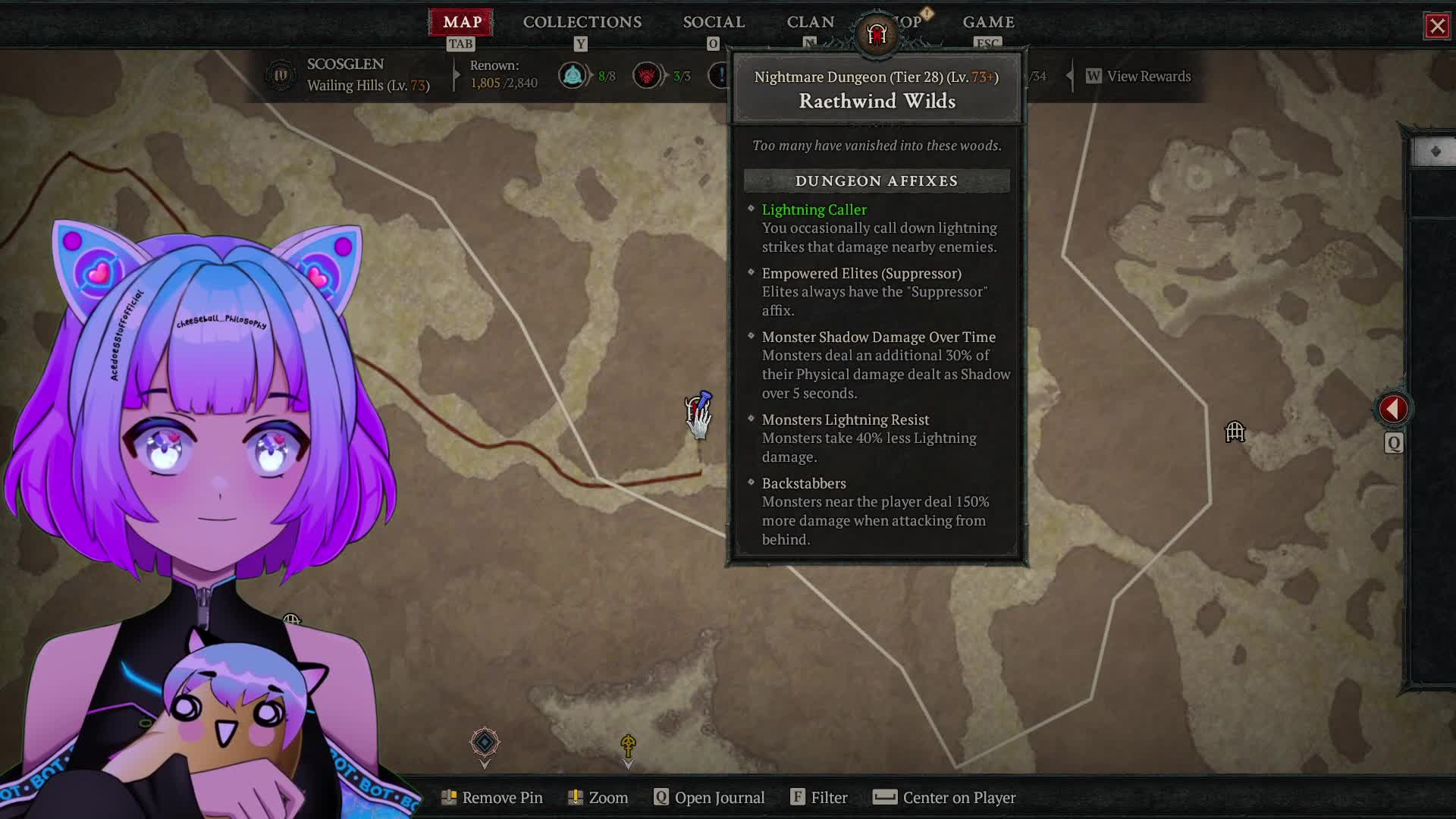Switch to the Collections tab
Image resolution: width=1456 pixels, height=819 pixels.
pos(582,22)
